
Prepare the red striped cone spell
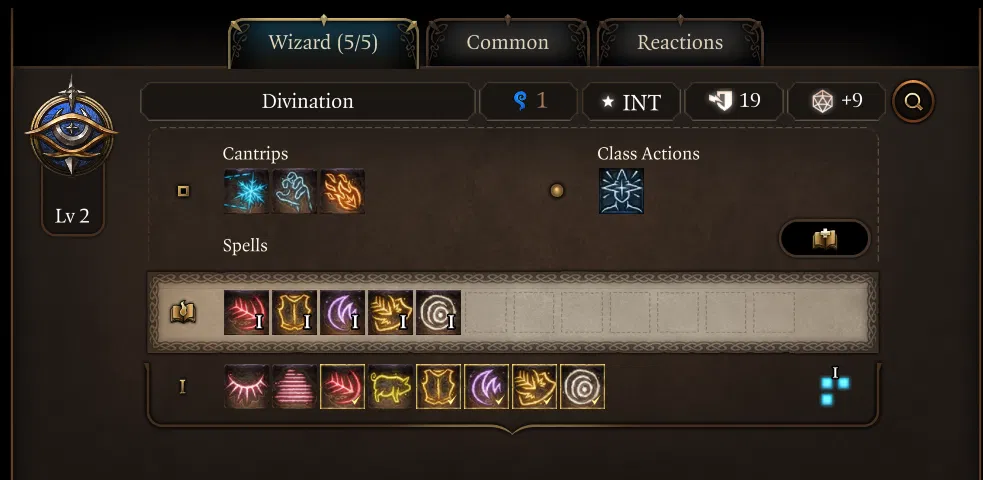point(294,386)
